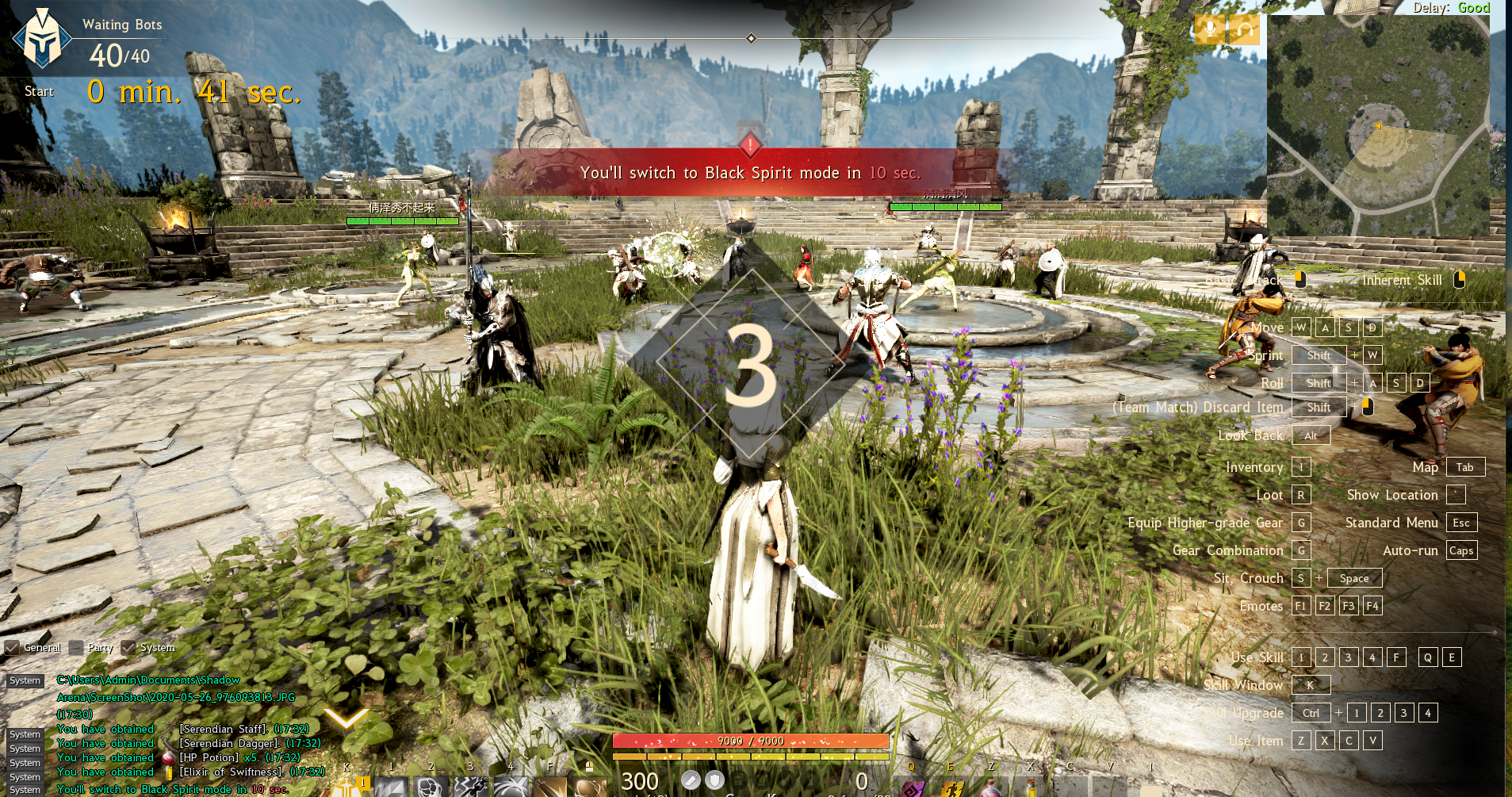The width and height of the screenshot is (1512, 797).
Task: Select the skill icon in hotbar slot 1
Action: point(392,790)
